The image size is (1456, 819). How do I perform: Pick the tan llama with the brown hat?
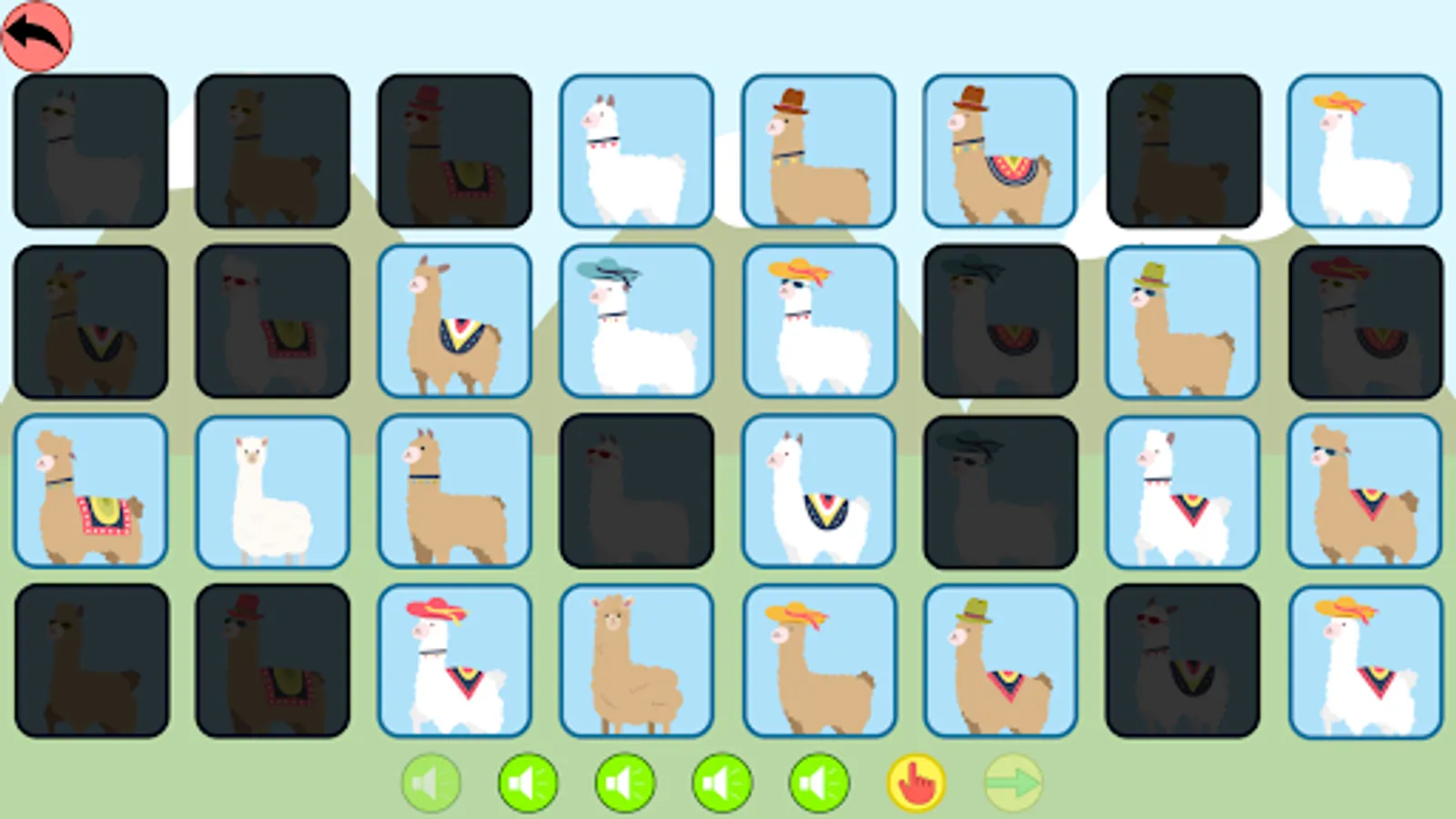pos(817,150)
